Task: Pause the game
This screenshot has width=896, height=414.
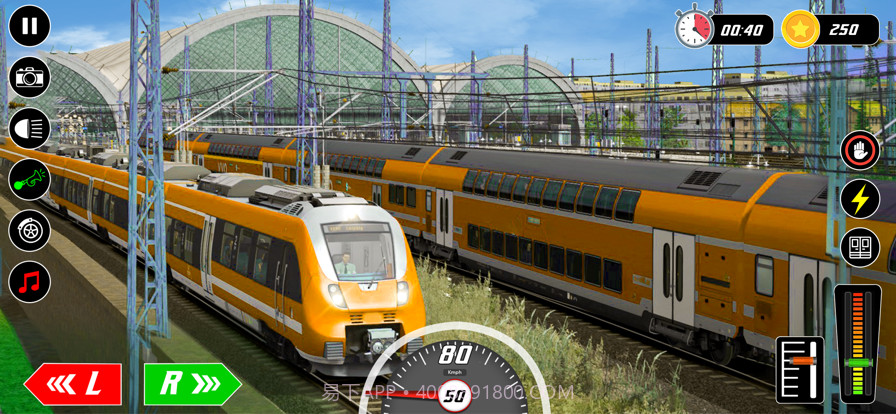Action: (29, 27)
